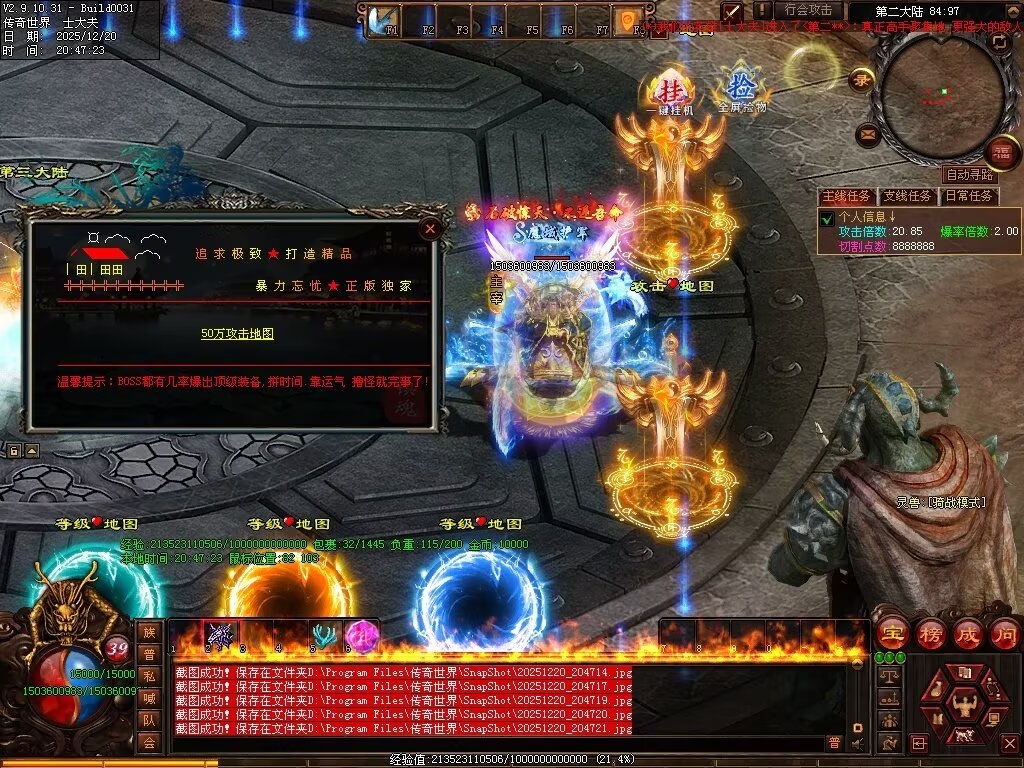Open the 宝 treasure round button
This screenshot has height=768, width=1024.
point(891,633)
